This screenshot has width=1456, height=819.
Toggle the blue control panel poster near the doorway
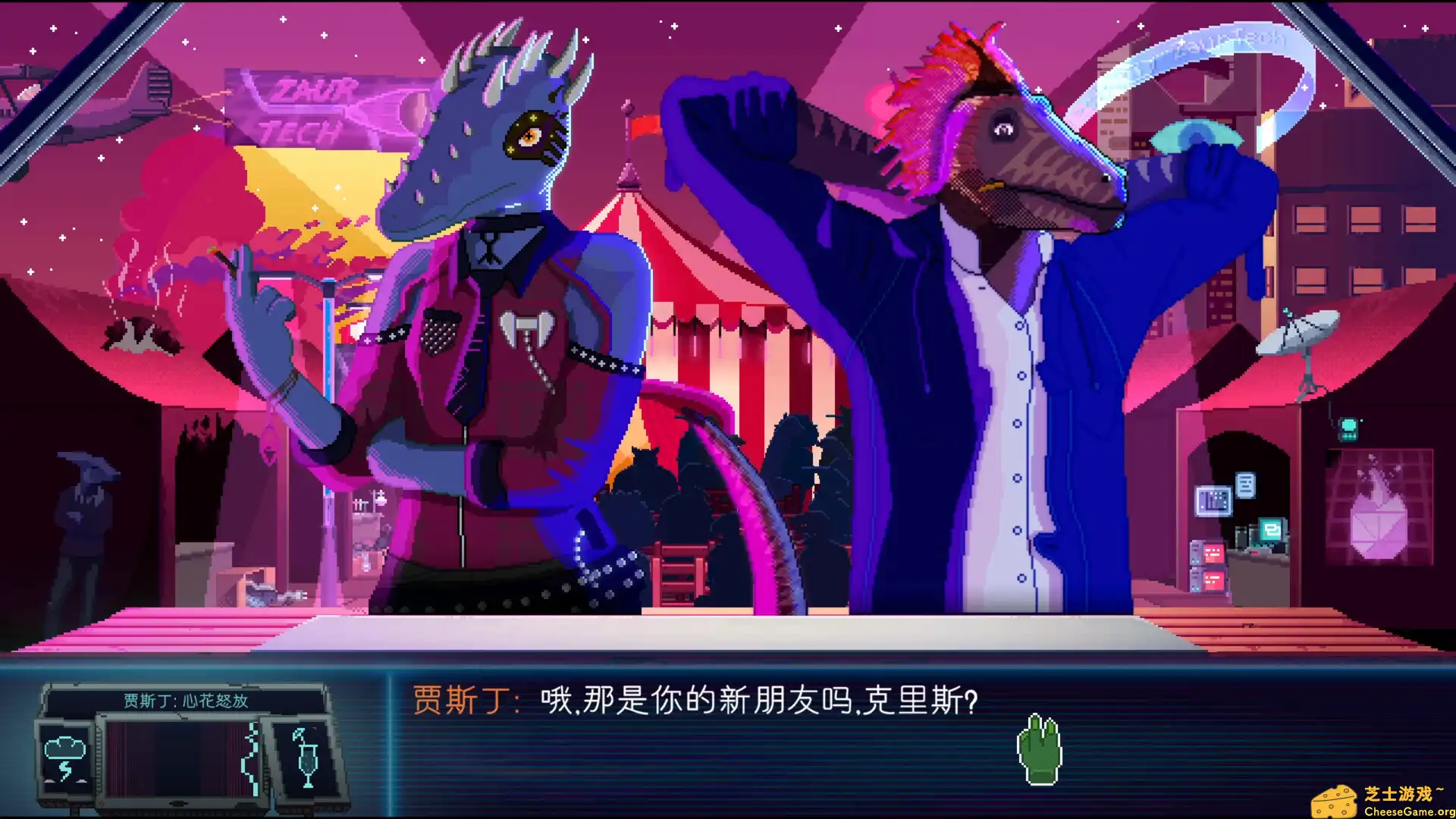1214,500
